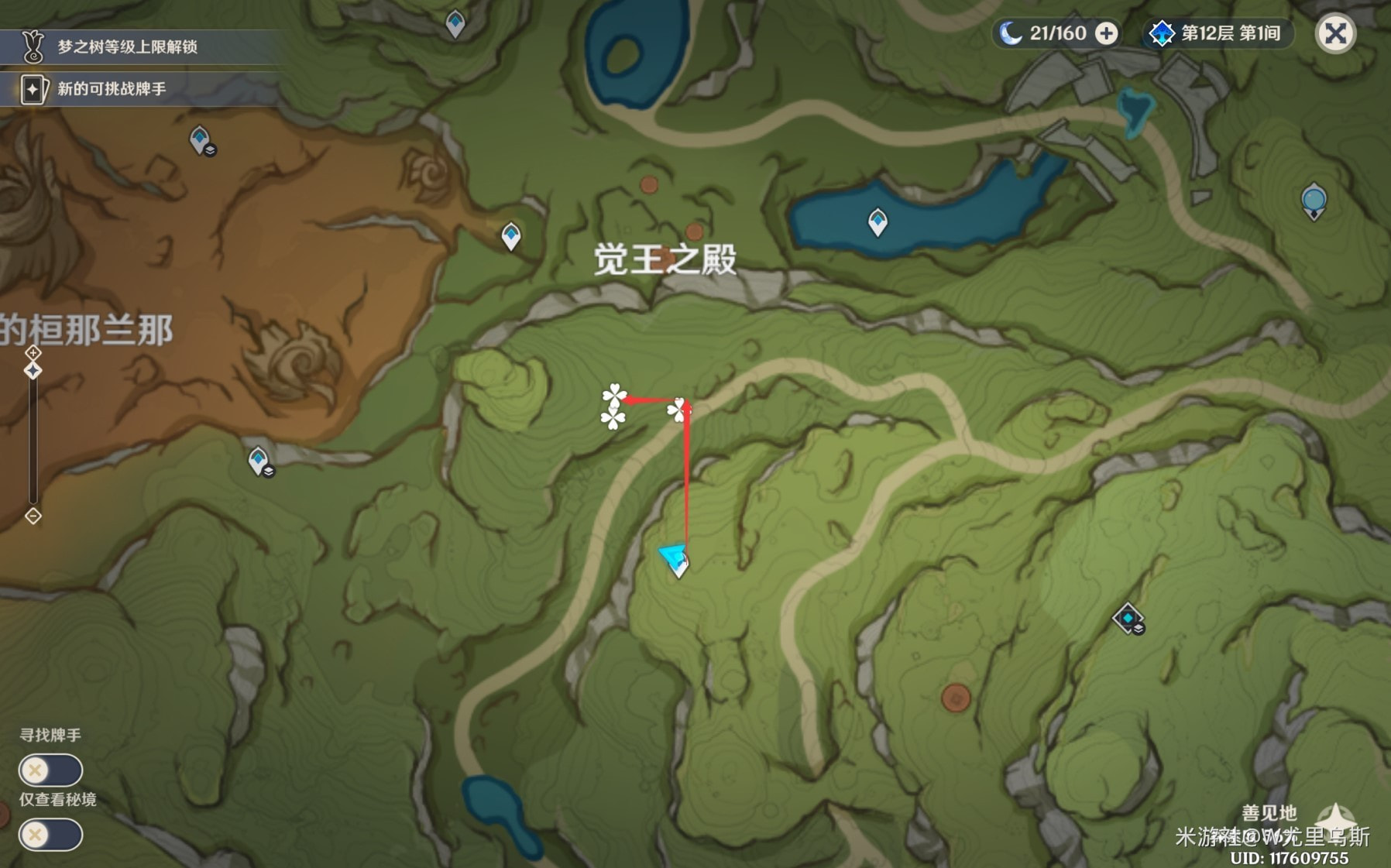Zoom in using the map zoom plus button
Screen dimensions: 1391x868
[x=33, y=353]
